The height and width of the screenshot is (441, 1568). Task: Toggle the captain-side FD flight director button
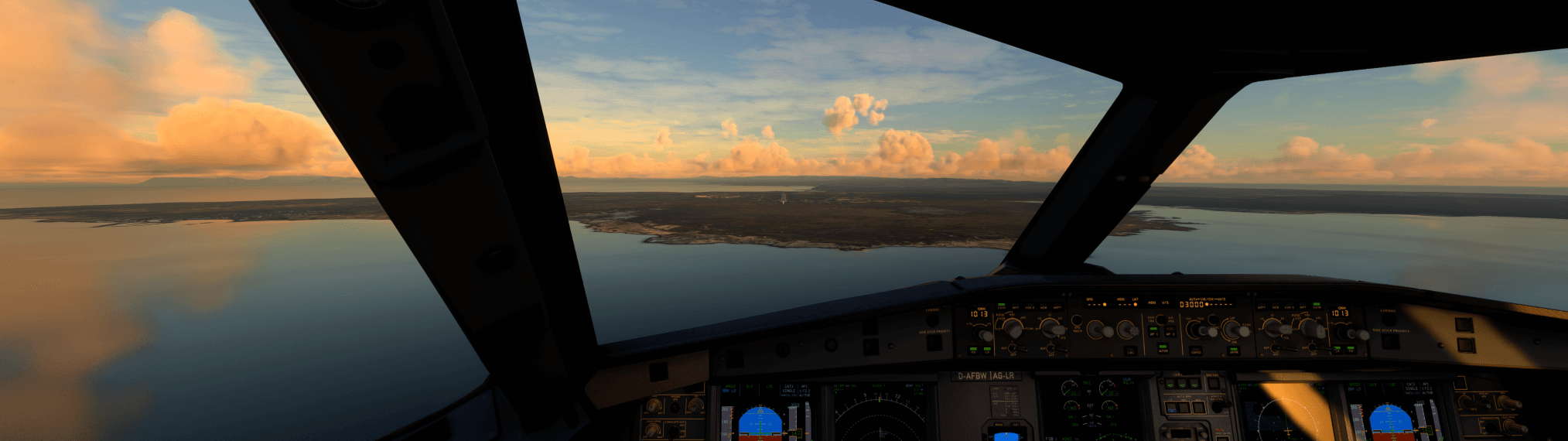pyautogui.click(x=974, y=350)
